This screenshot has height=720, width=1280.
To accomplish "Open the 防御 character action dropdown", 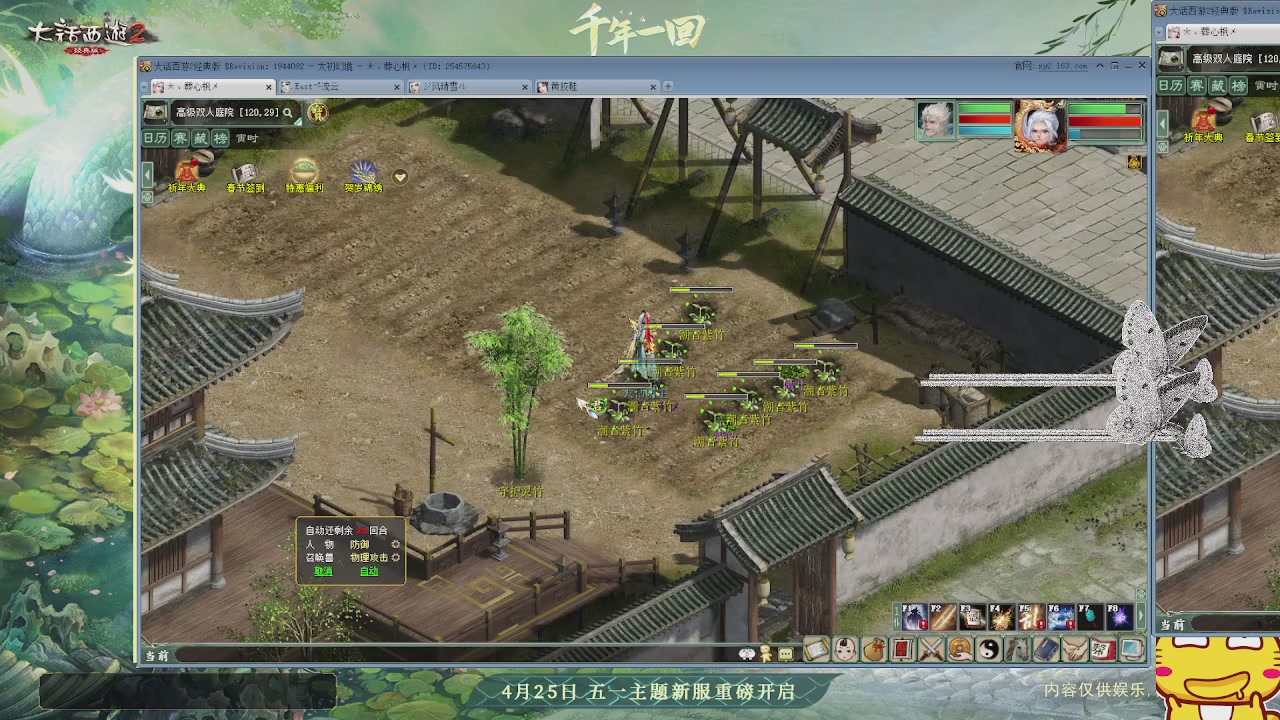I will (358, 544).
